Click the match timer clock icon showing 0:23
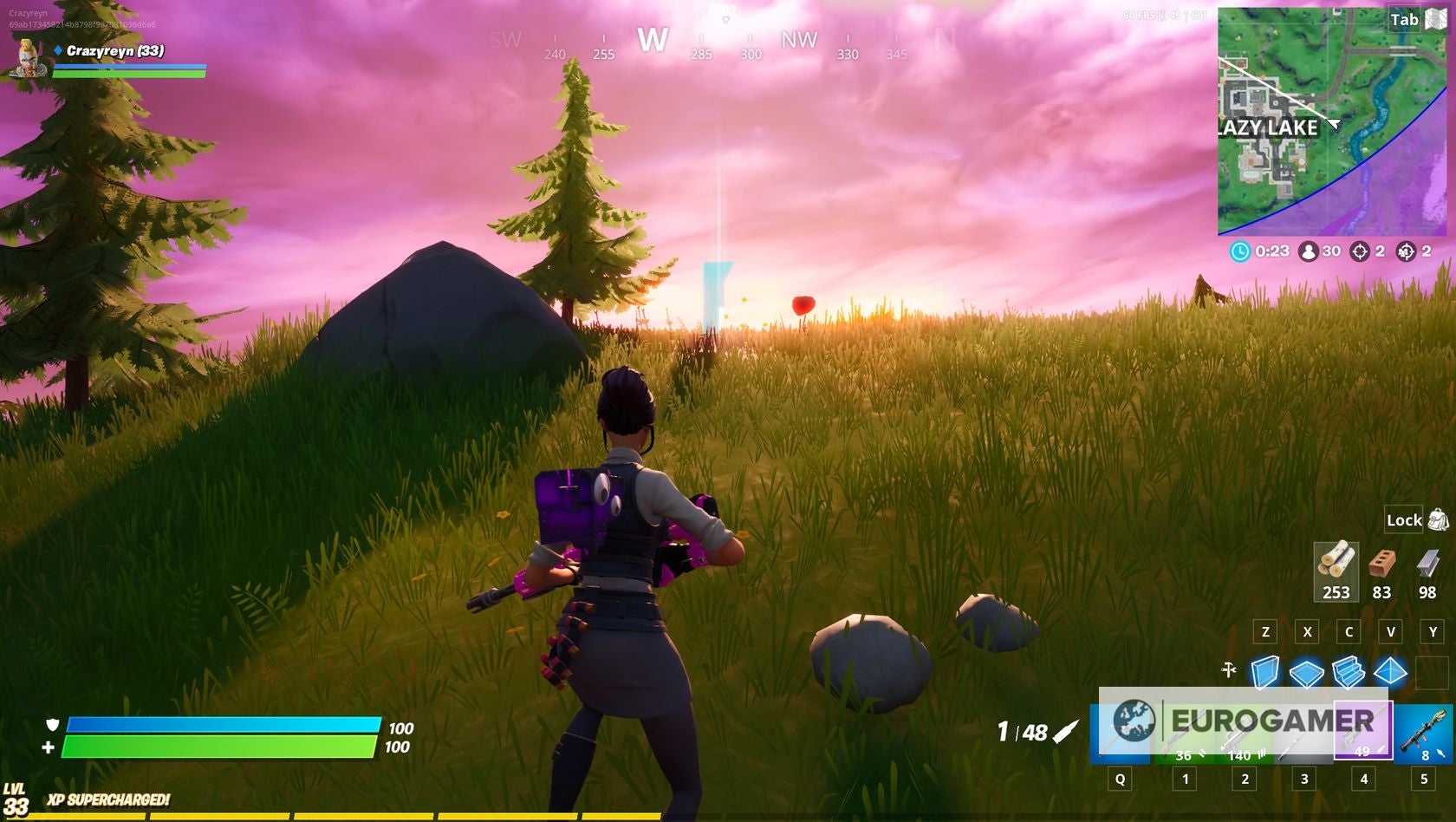Image resolution: width=1456 pixels, height=822 pixels. 1241,251
